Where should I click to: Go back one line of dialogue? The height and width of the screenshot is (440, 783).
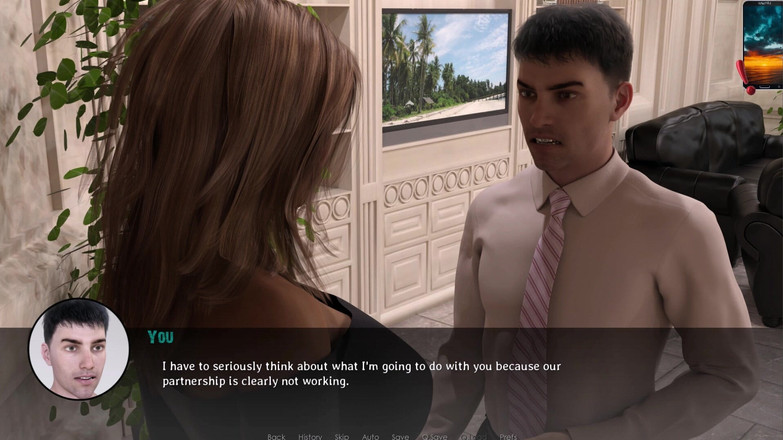[x=276, y=436]
